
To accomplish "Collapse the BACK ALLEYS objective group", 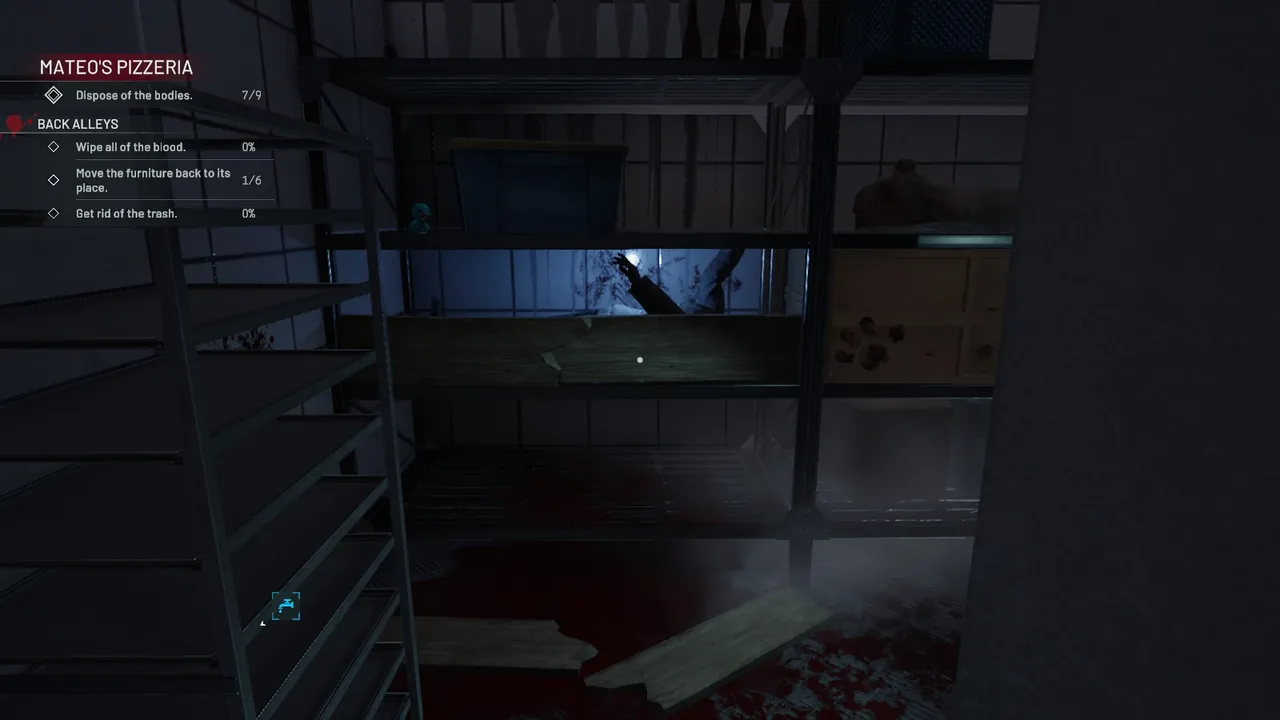I will pos(77,123).
